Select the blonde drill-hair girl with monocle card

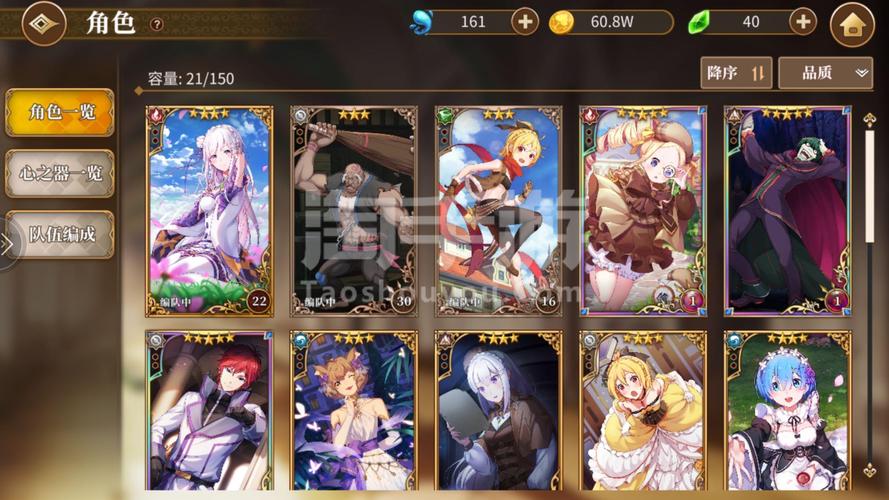click(x=643, y=210)
